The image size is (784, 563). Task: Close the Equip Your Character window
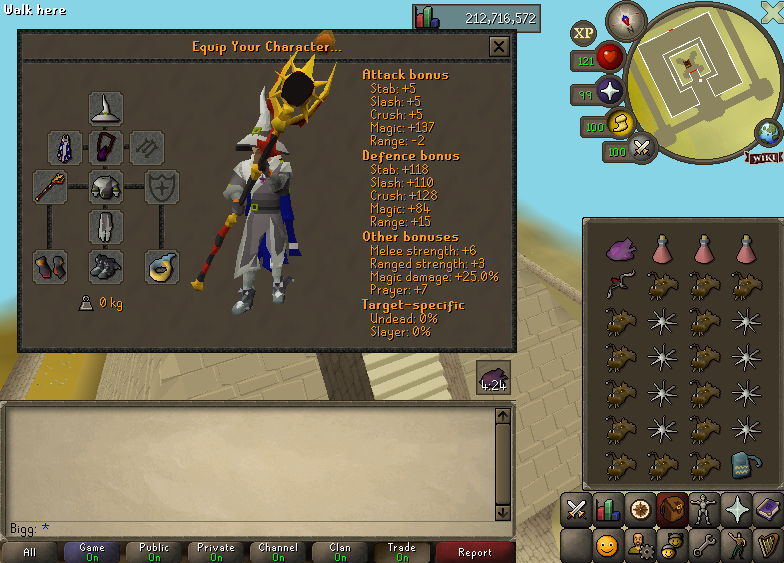498,46
